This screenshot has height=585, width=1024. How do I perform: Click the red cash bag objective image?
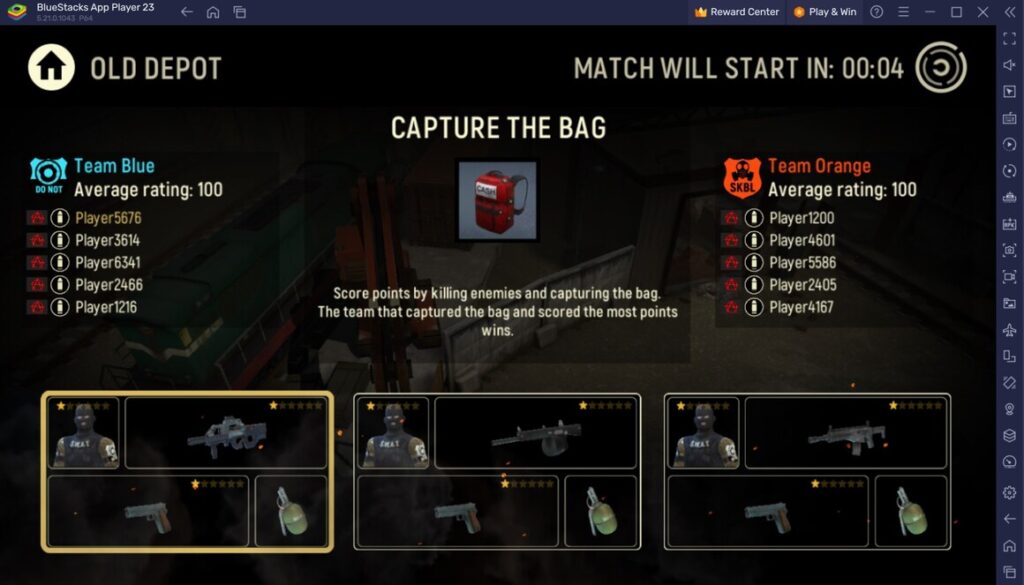click(x=497, y=201)
